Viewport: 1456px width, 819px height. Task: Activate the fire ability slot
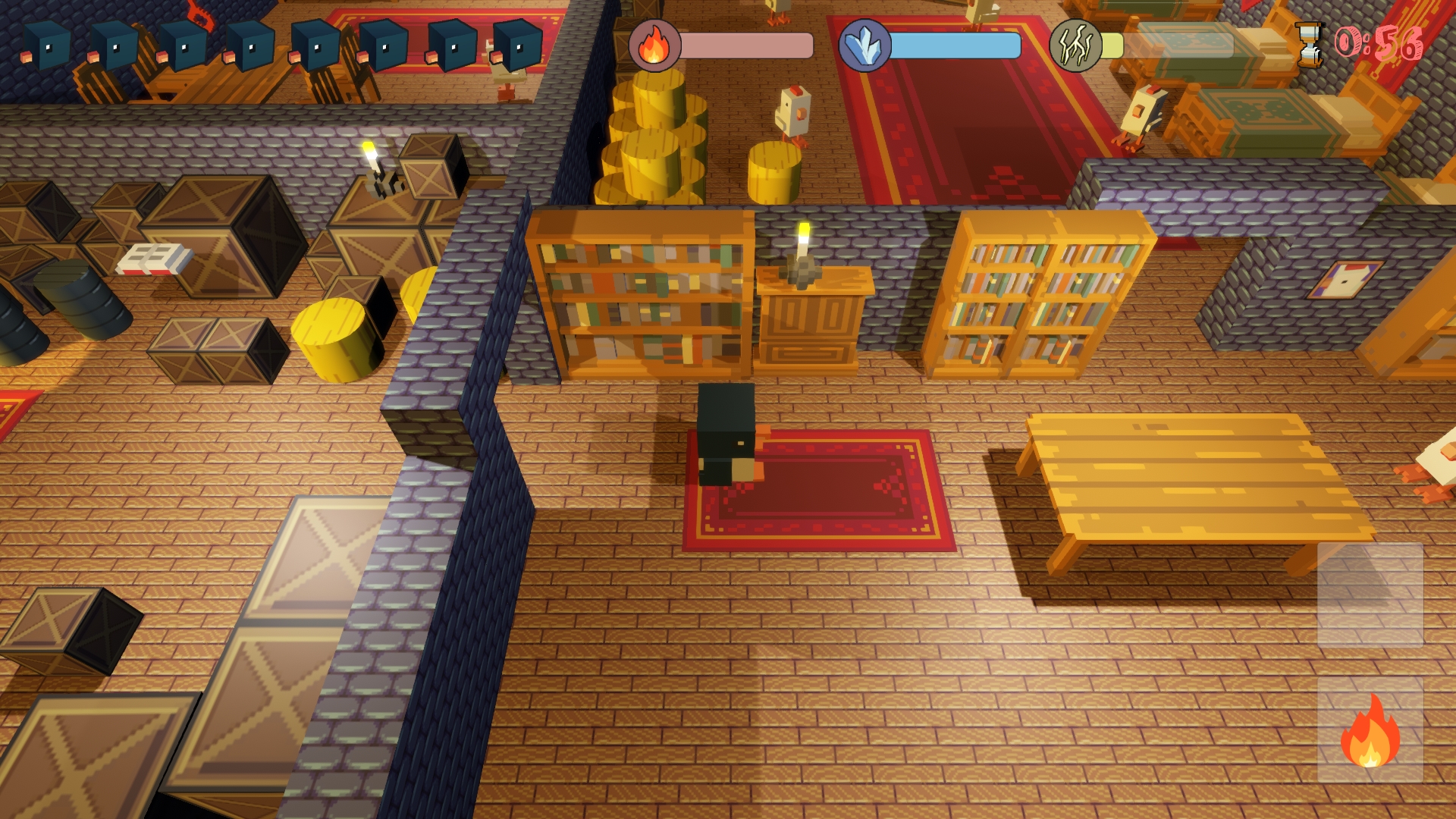(1370, 731)
